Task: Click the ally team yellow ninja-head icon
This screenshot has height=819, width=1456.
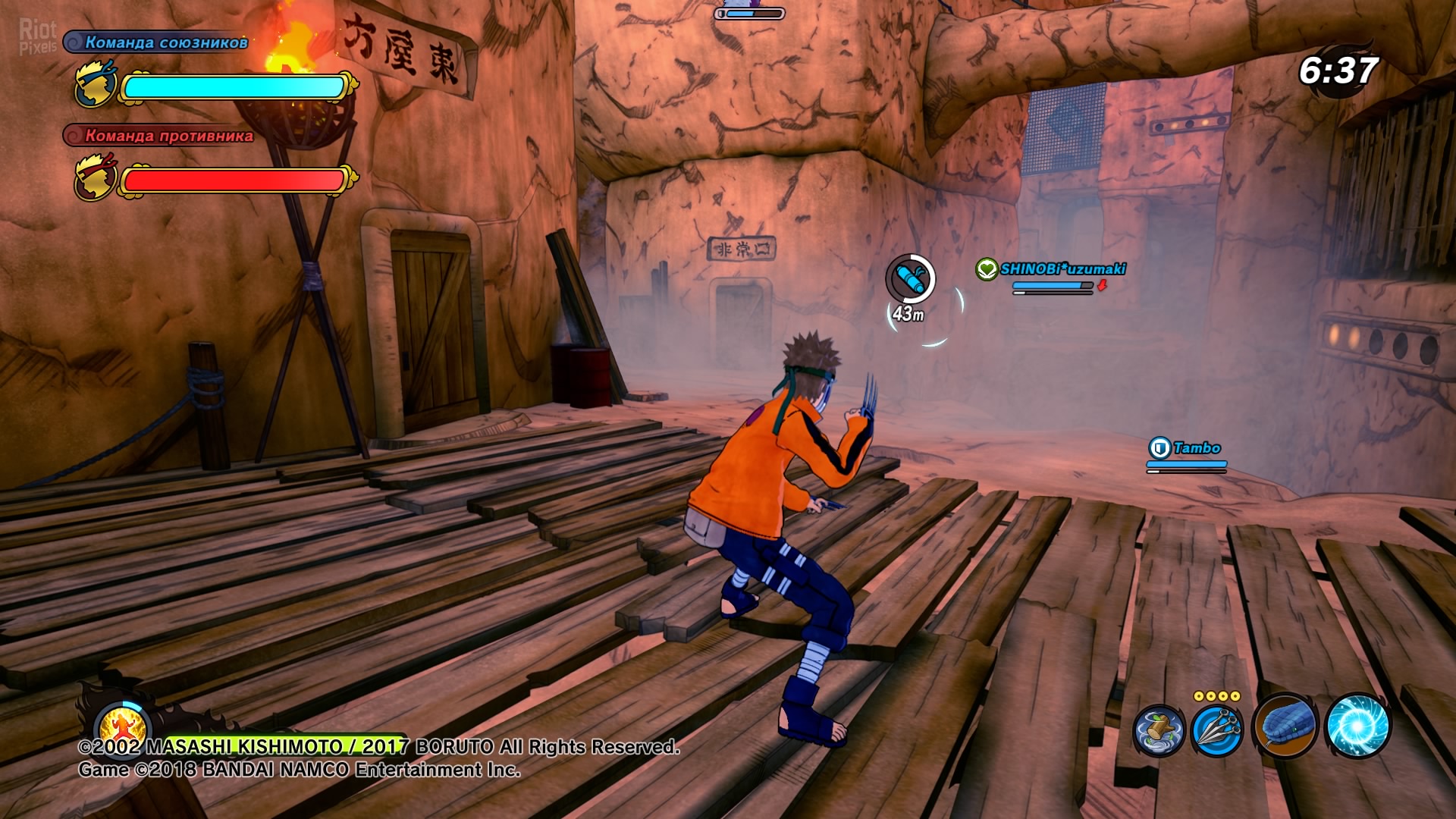Action: [96, 86]
